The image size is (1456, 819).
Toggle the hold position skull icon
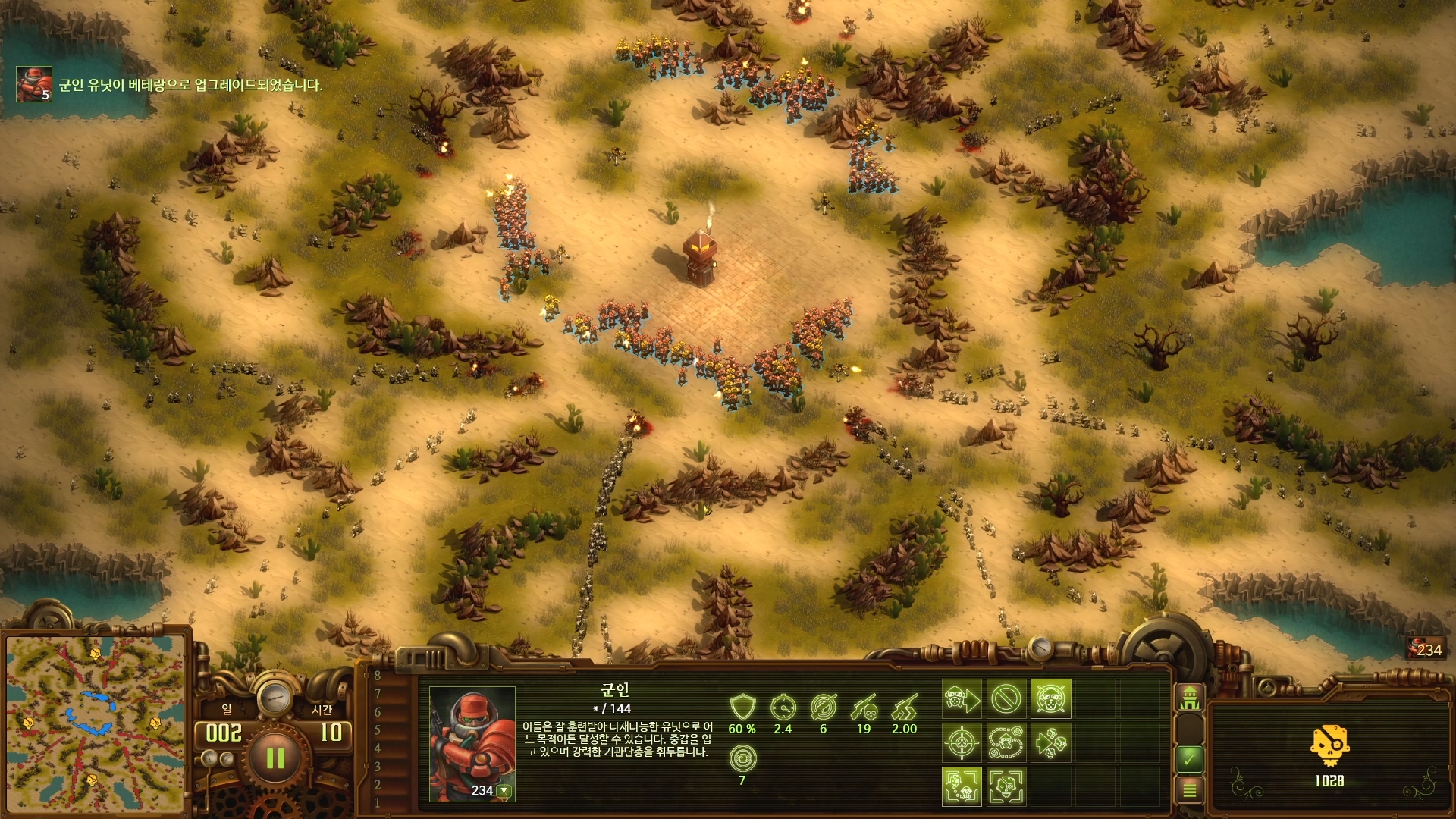pos(1050,698)
